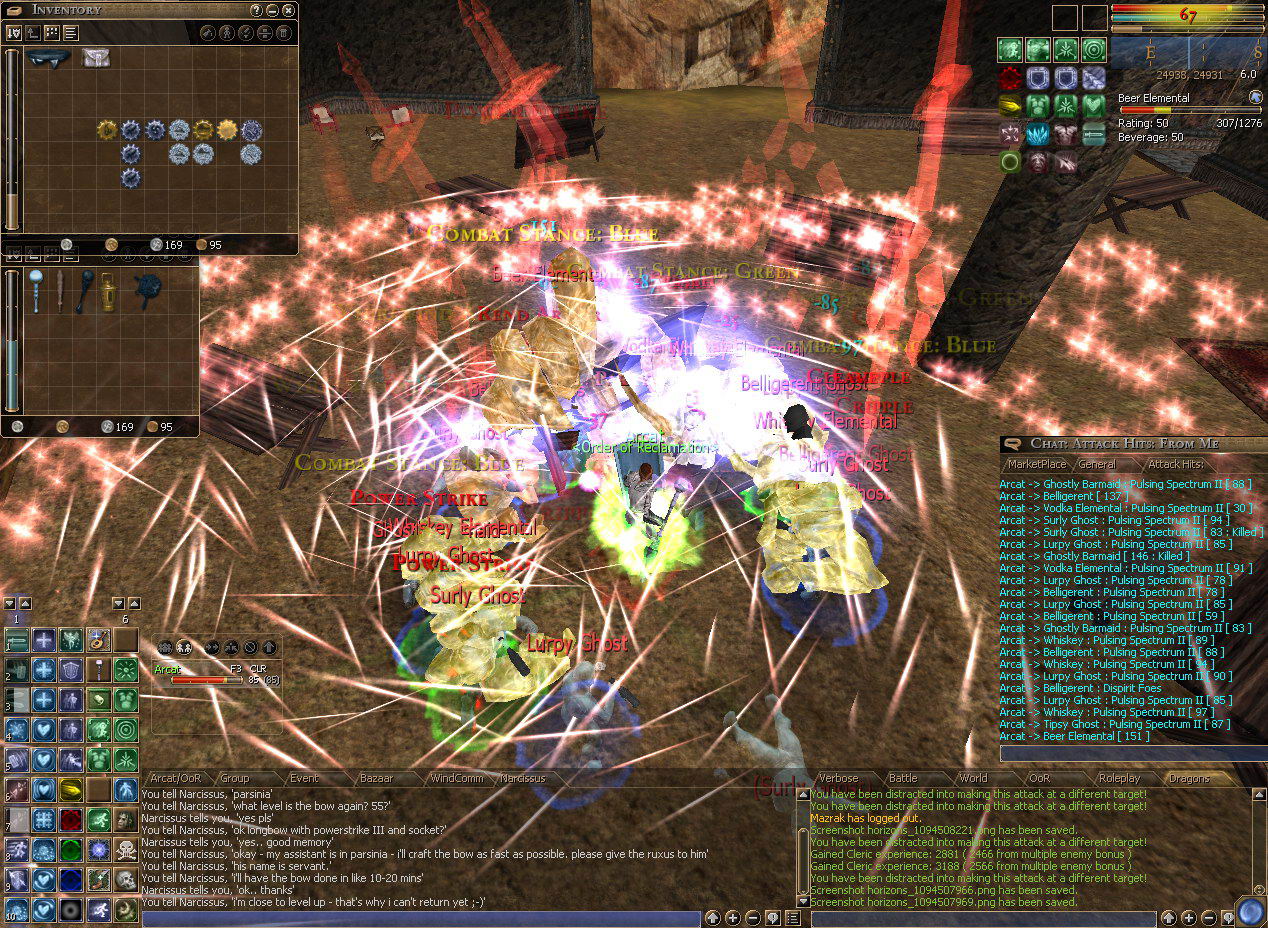Click the blue orb button in corner
The width and height of the screenshot is (1268, 928).
[1250, 912]
